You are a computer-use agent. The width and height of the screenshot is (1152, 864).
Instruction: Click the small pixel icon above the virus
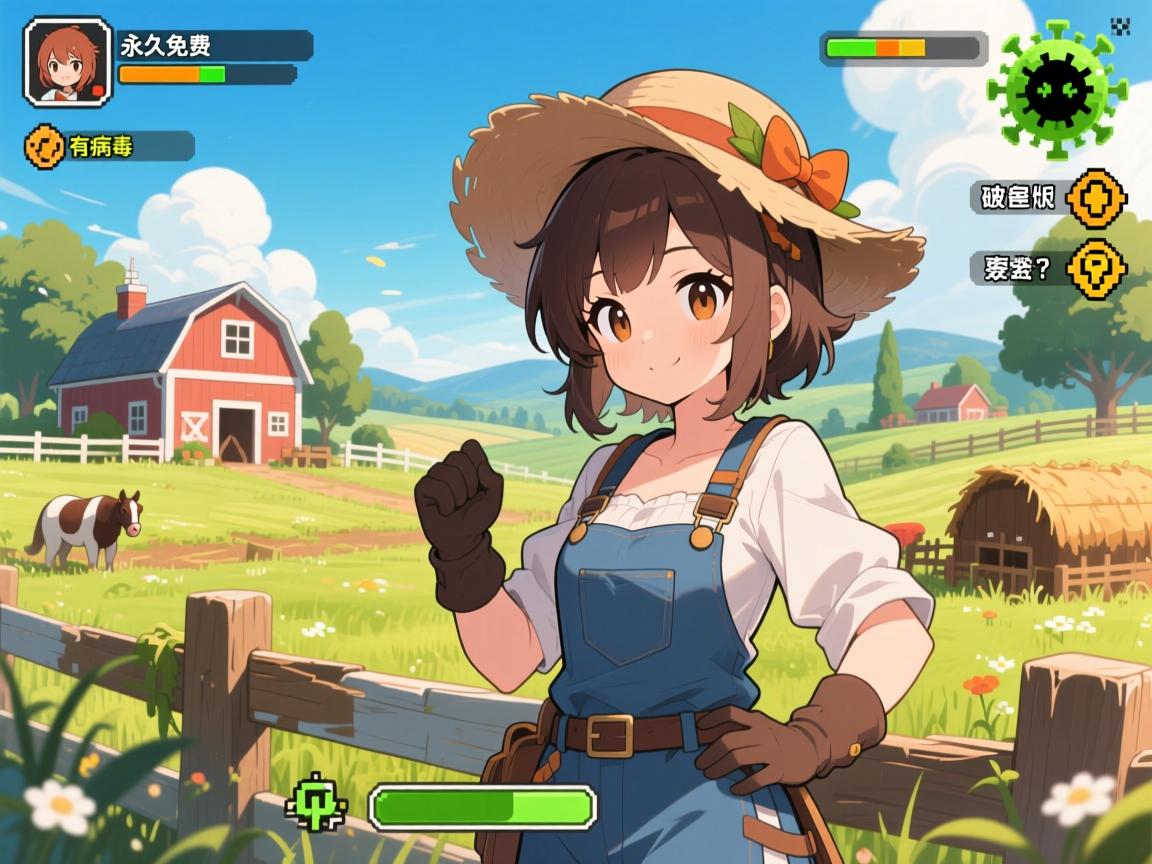1120,27
